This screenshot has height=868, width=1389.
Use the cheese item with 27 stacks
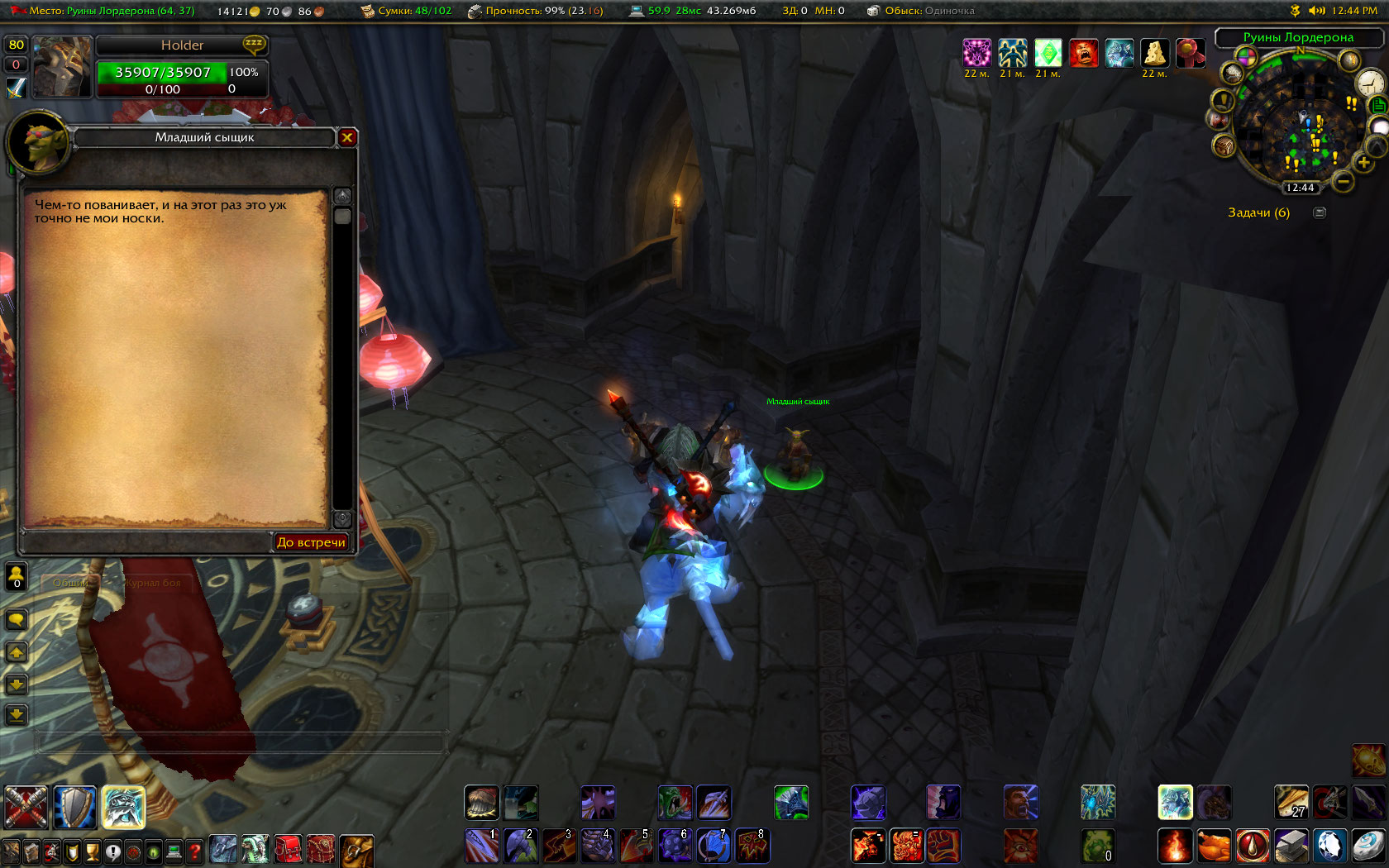tap(1291, 802)
